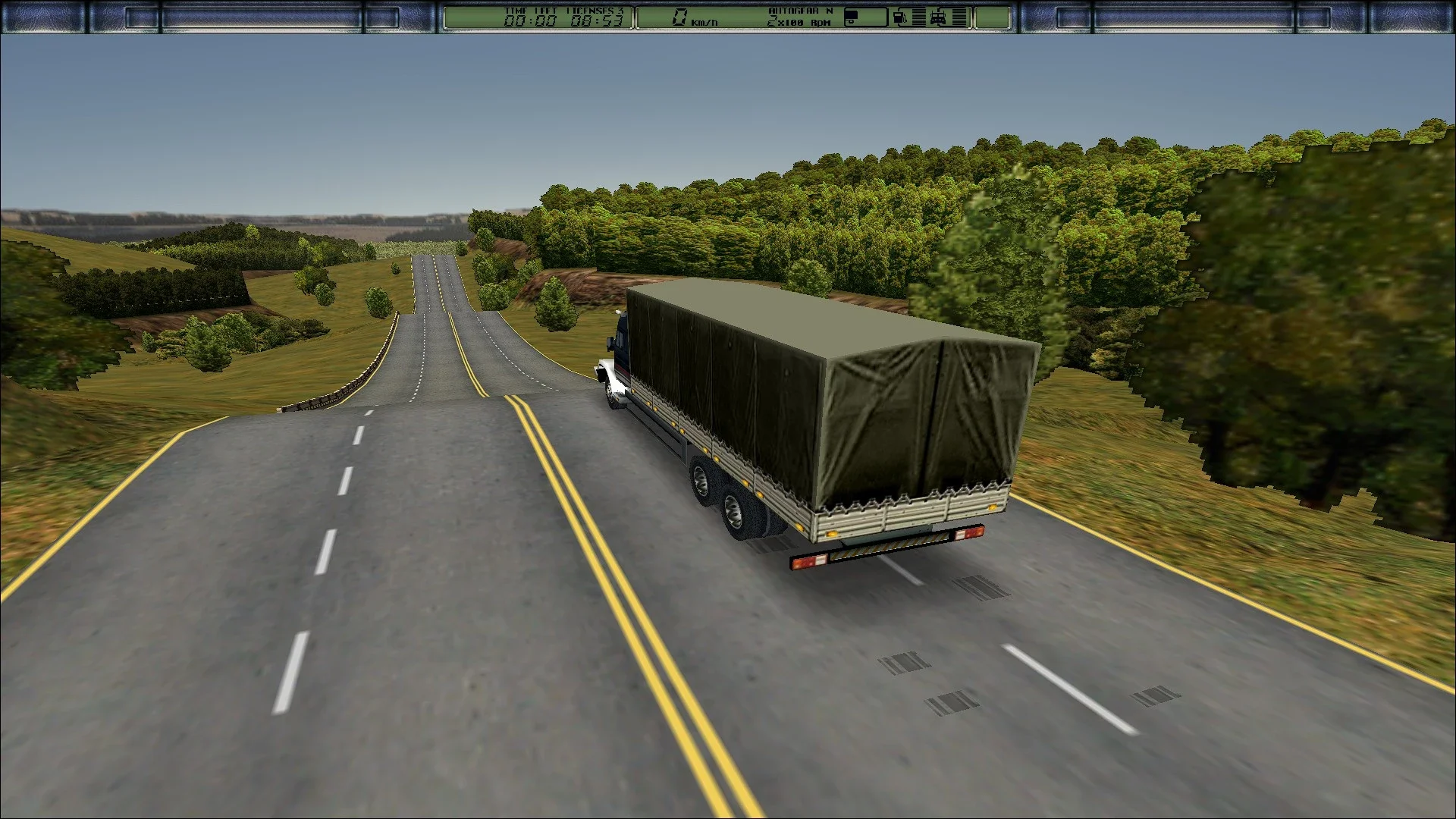Click the truck damage icon in the dashboard
The image size is (1456, 819).
tap(938, 17)
